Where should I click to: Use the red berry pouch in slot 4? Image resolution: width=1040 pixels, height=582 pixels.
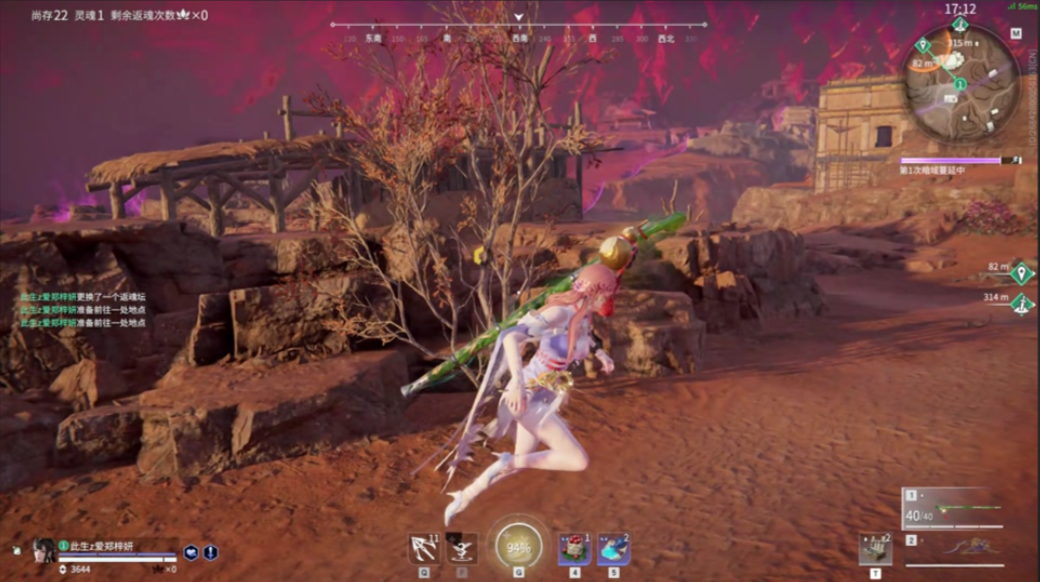pyautogui.click(x=574, y=548)
